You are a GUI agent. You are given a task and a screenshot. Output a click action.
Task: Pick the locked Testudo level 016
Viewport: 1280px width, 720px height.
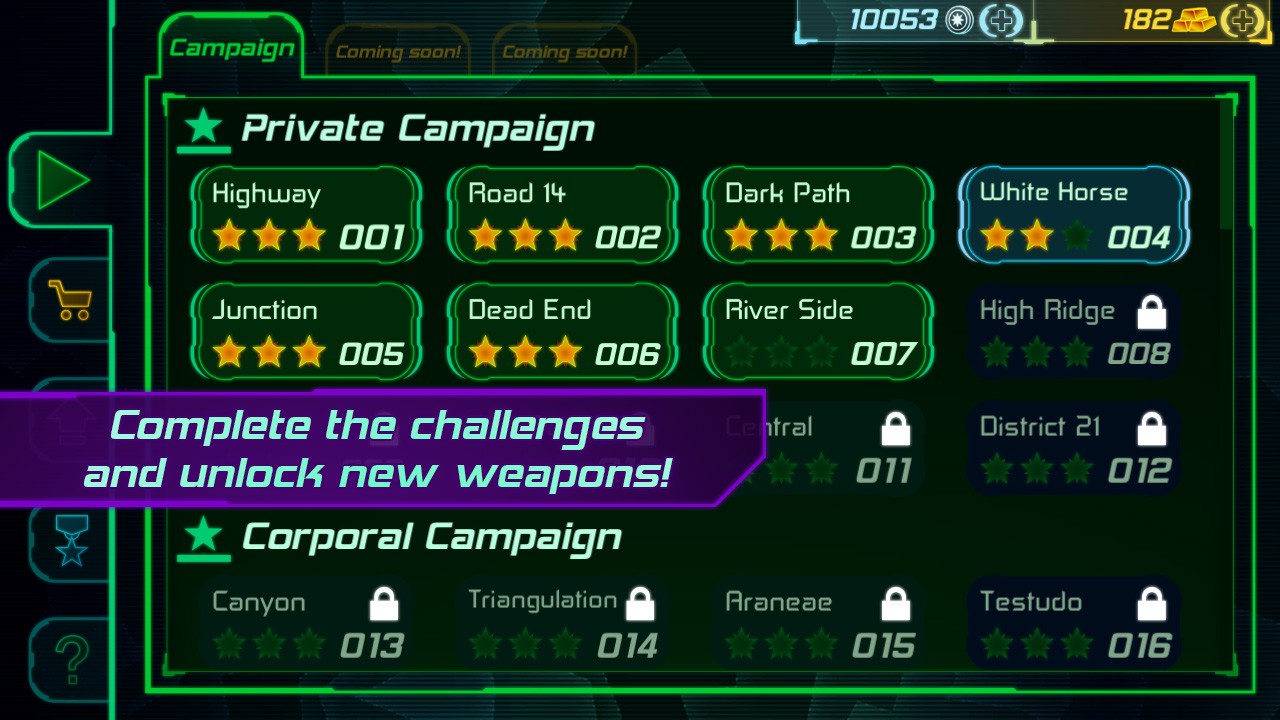(x=1074, y=624)
